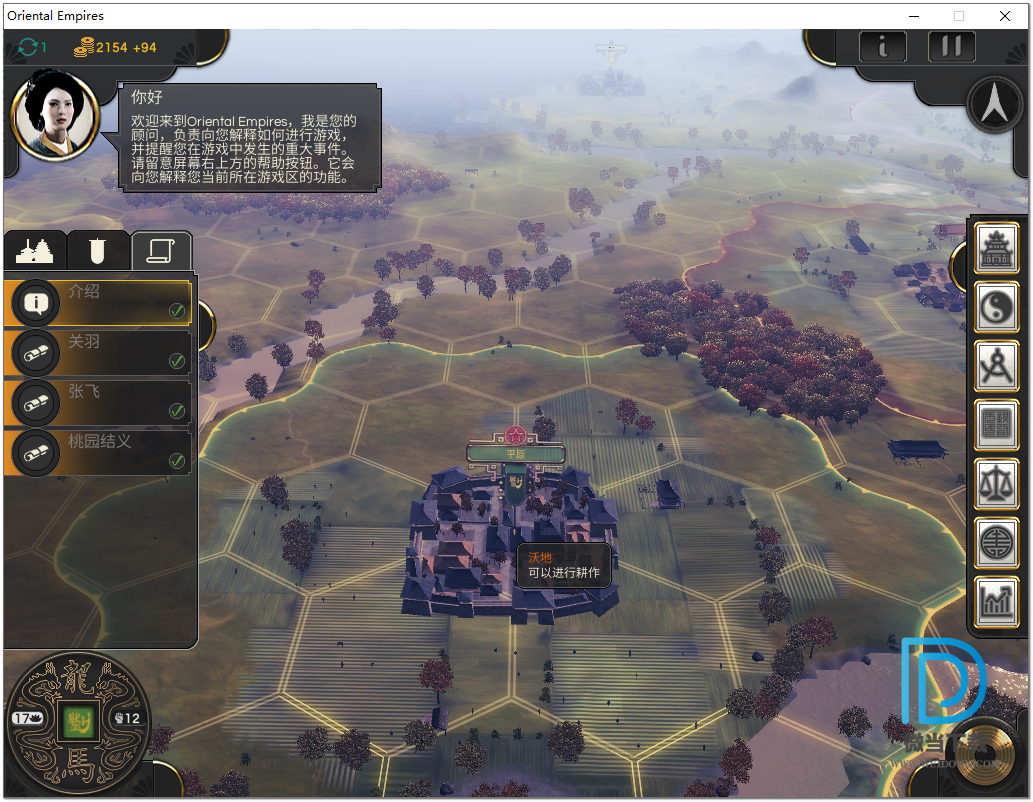
Task: Open the 桃园结义 entry
Action: tap(98, 451)
